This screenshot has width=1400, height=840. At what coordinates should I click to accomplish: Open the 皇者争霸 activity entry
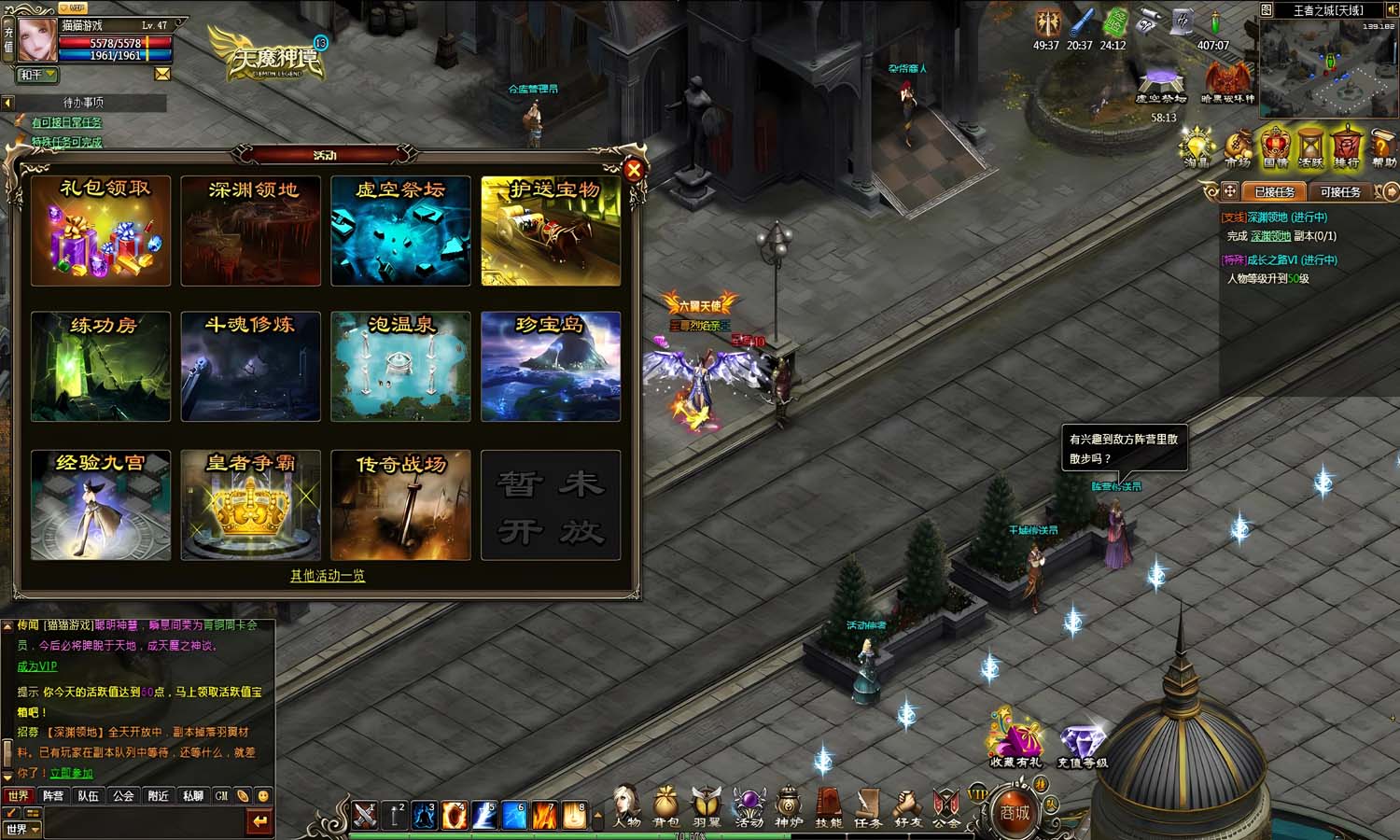(250, 504)
